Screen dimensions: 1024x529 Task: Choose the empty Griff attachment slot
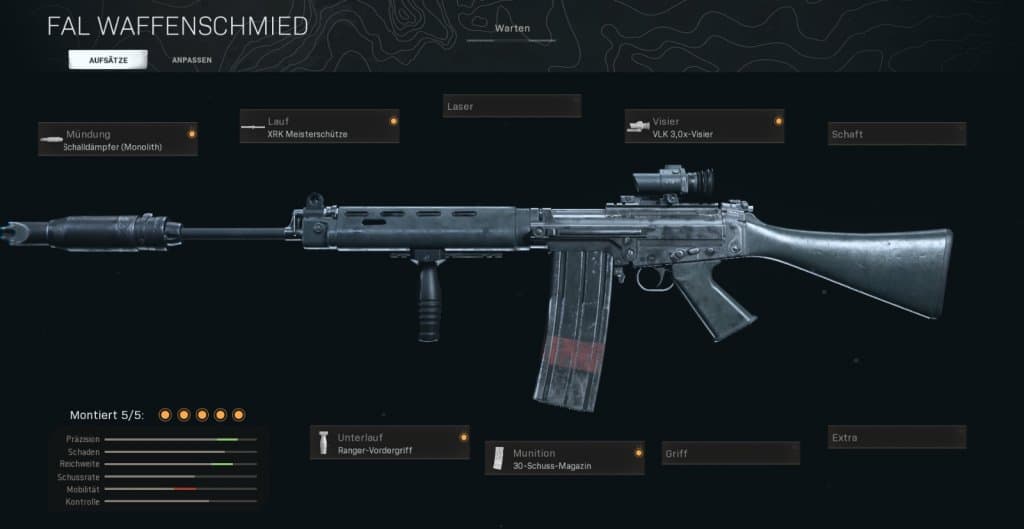tap(730, 454)
